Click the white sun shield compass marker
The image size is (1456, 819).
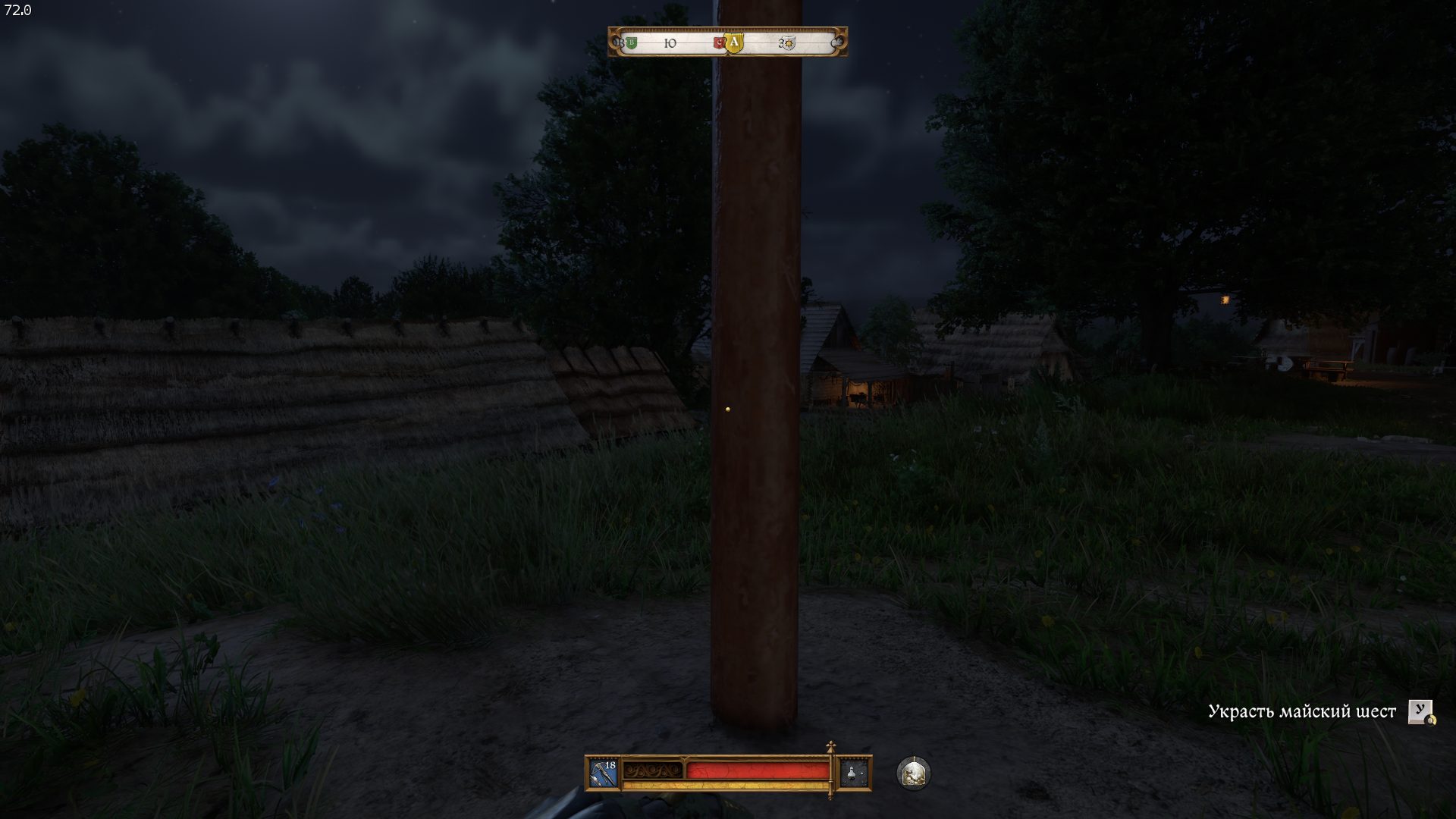[789, 43]
